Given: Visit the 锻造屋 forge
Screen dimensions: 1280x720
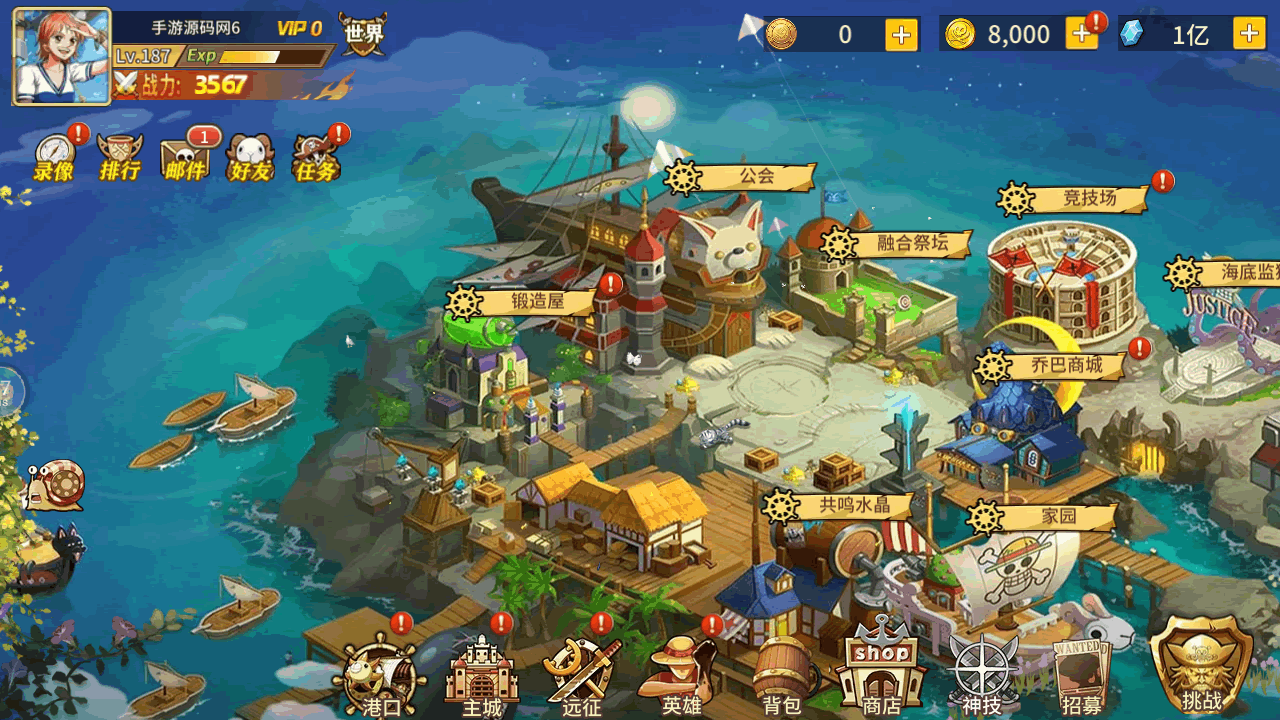Looking at the screenshot, I should pos(524,301).
